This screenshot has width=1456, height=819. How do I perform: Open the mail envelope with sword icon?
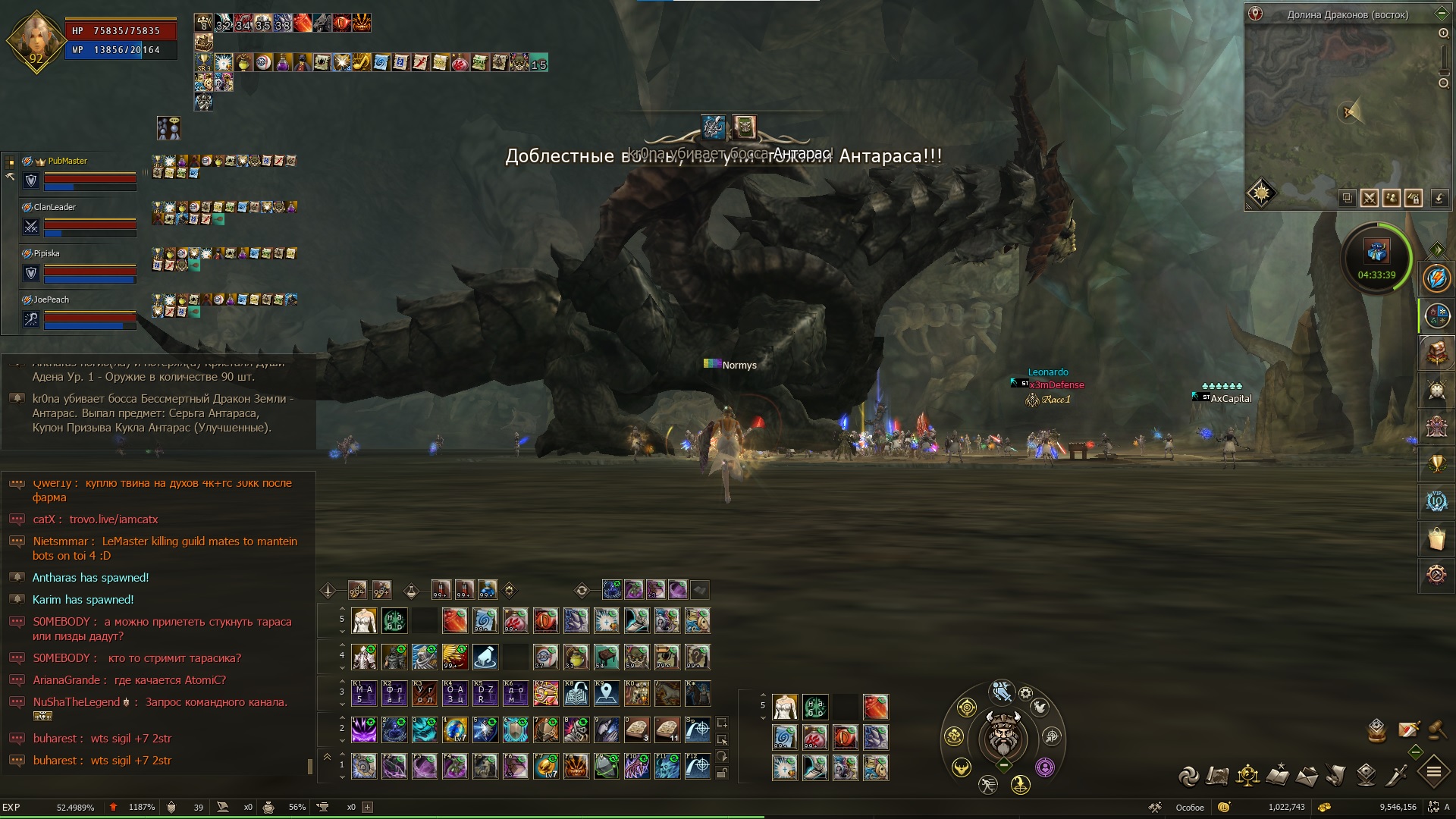(x=1408, y=730)
